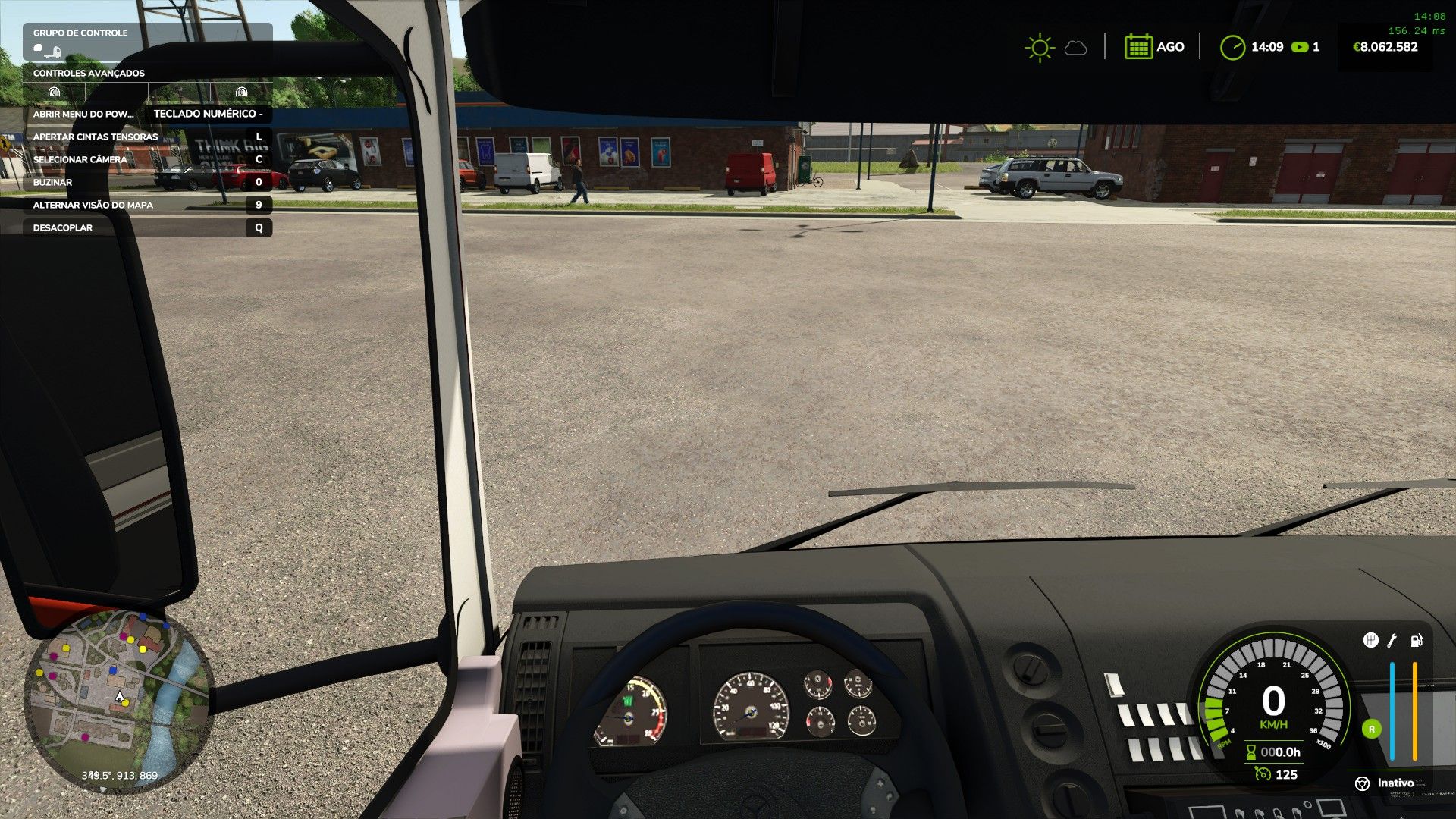This screenshot has height=819, width=1456.
Task: Click the clock icon beside 14:09
Action: 1232,47
